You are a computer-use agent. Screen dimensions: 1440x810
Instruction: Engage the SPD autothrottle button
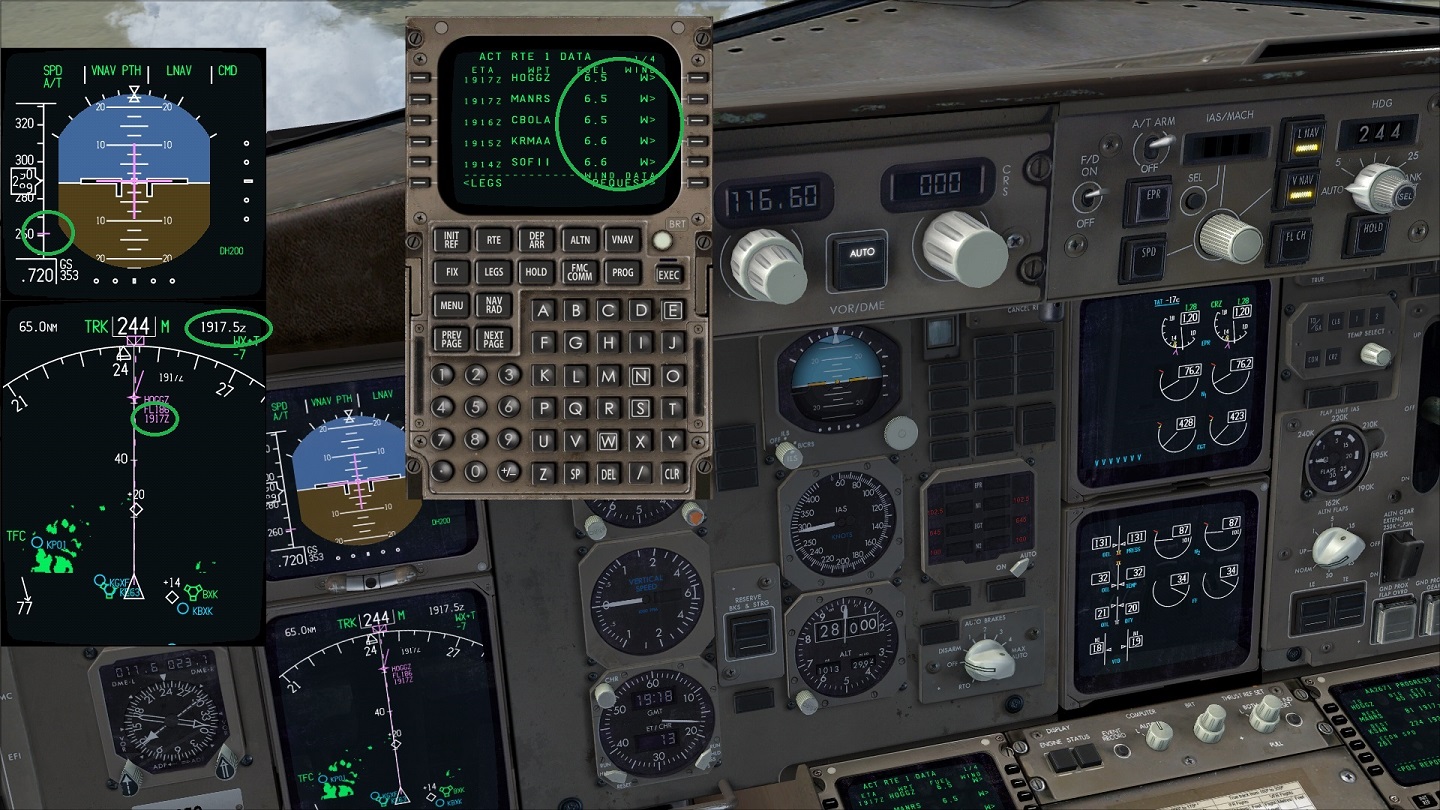(x=1148, y=253)
